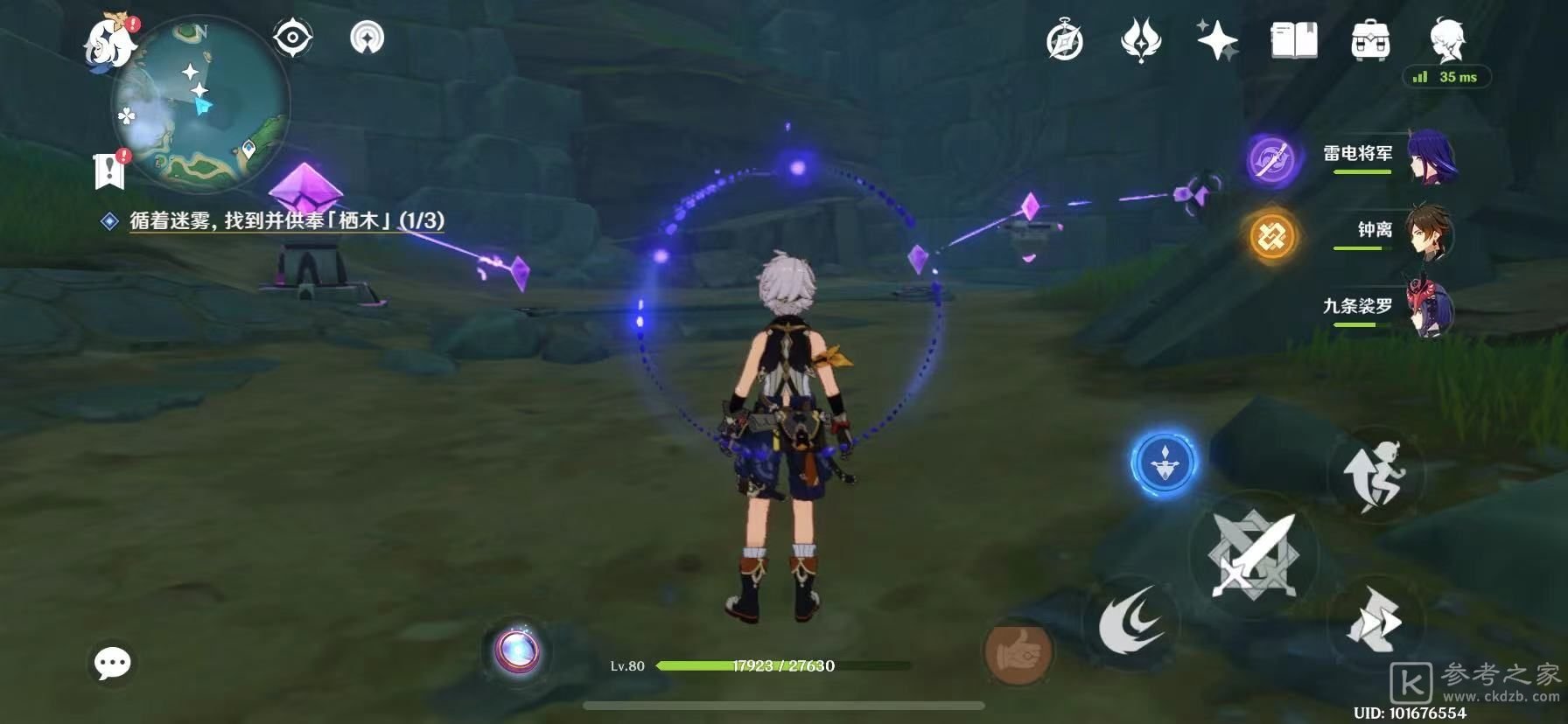This screenshot has width=1568, height=724.
Task: Tap the circular arch icon beside elemental sight
Action: point(367,38)
